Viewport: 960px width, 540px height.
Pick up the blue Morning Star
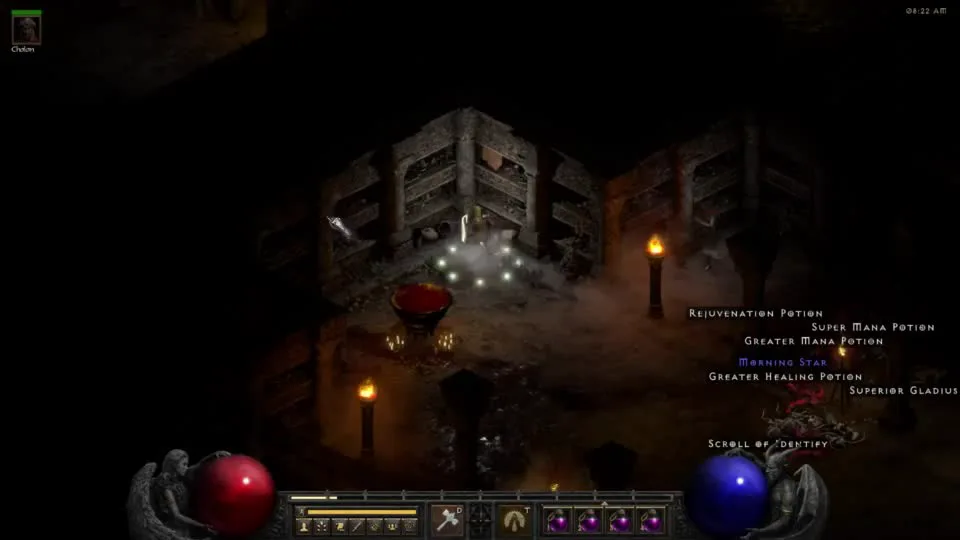click(782, 362)
